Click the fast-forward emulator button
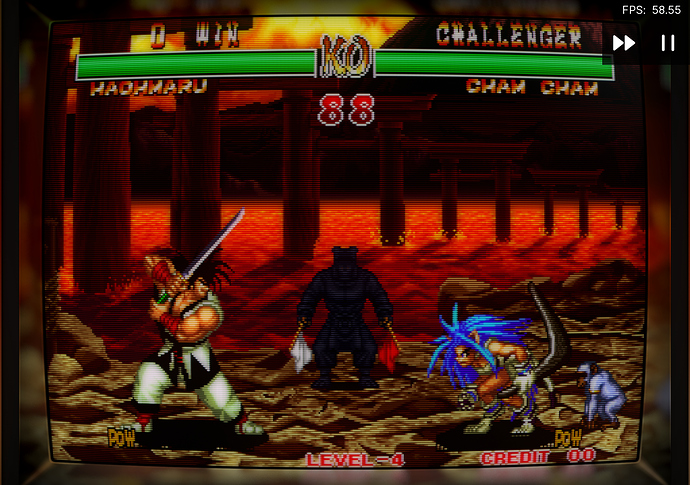The image size is (690, 485). pos(624,43)
